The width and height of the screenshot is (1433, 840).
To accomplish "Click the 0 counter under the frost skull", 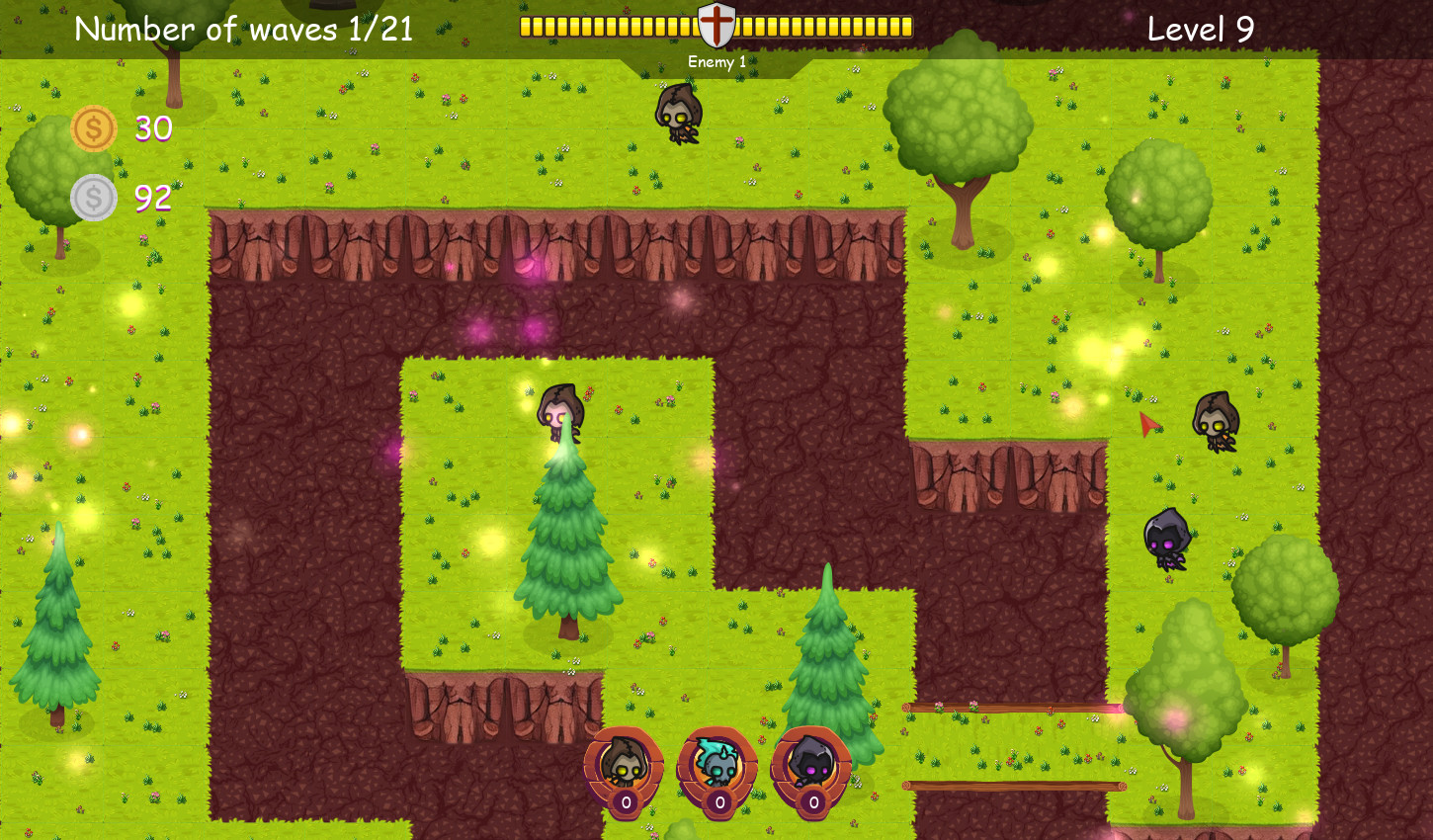I will (x=718, y=804).
